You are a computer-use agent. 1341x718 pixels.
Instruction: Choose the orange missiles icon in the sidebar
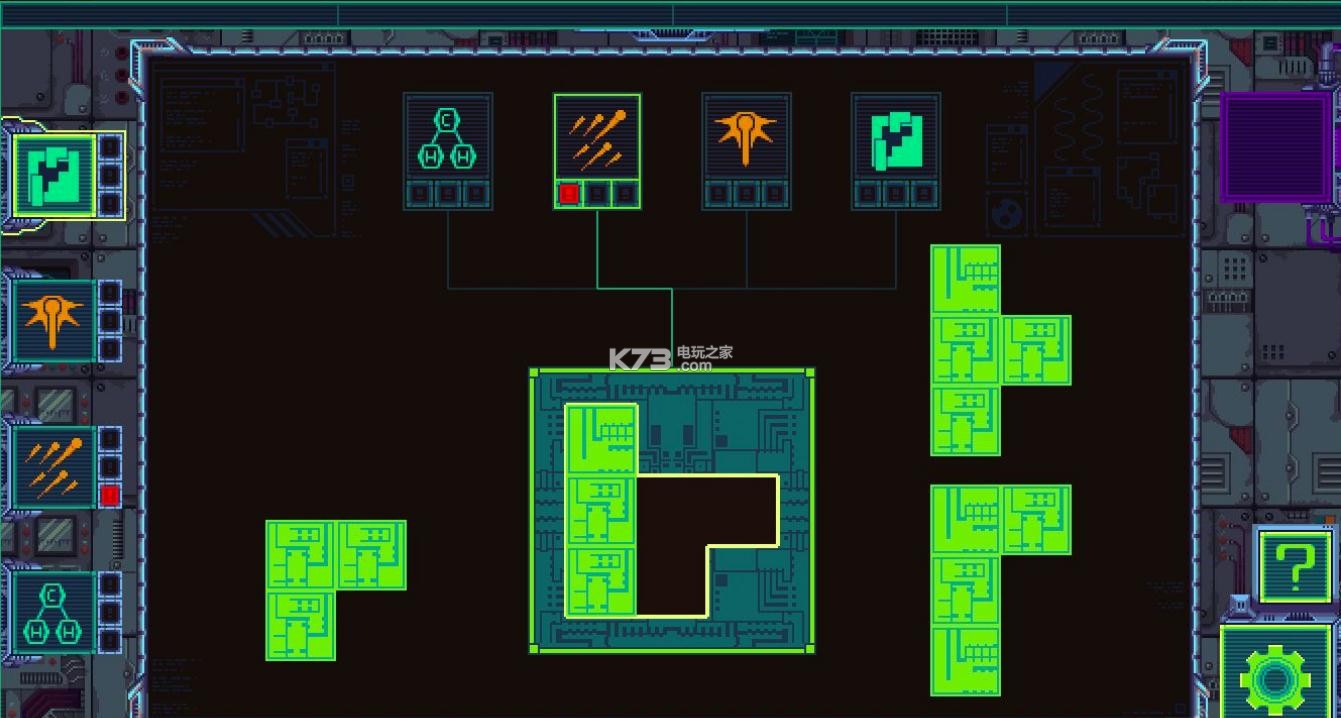tap(54, 466)
